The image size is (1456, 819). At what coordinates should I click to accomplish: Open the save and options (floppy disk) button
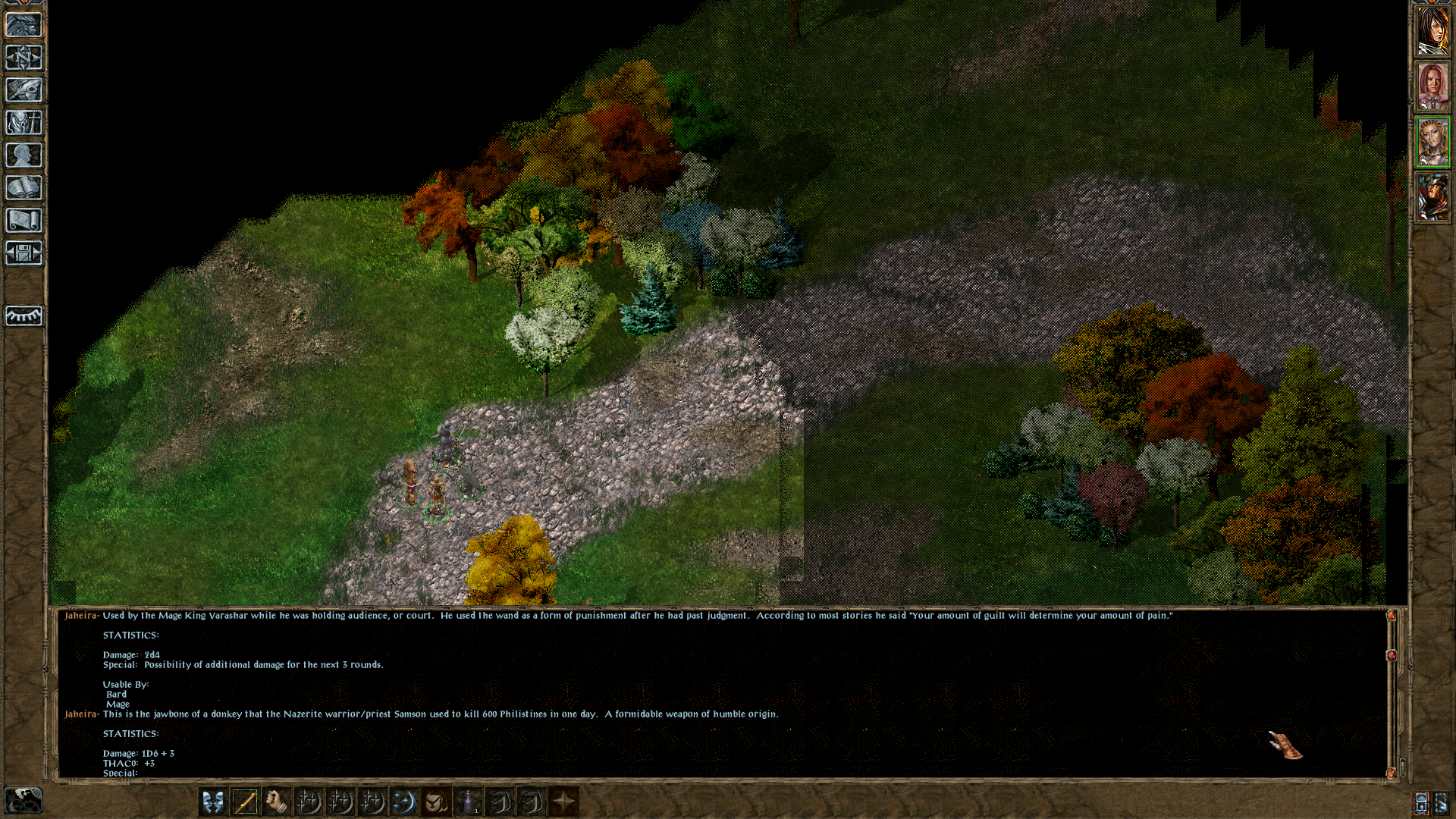tap(24, 253)
